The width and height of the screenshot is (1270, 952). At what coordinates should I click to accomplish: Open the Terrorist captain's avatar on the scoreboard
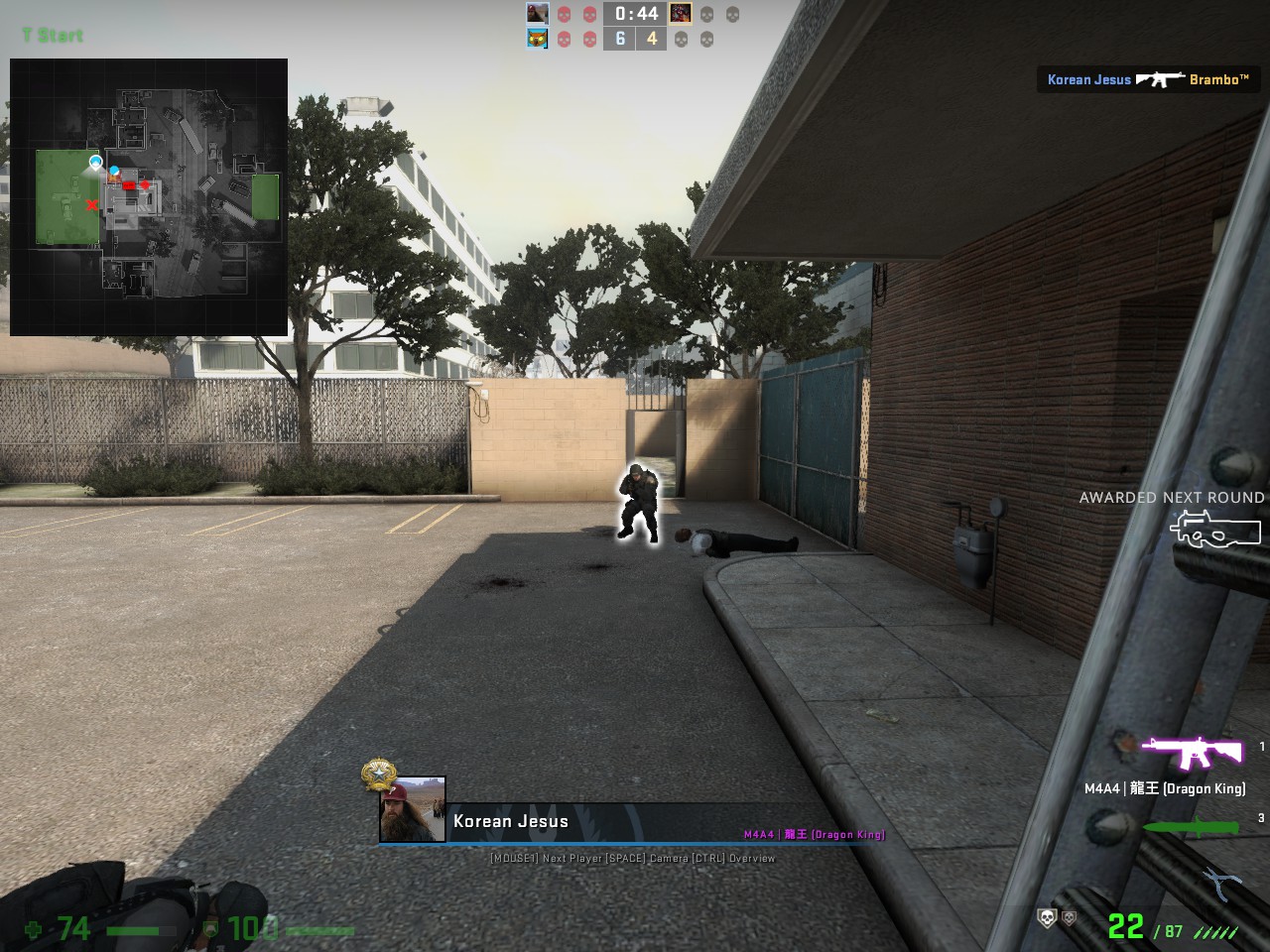pyautogui.click(x=680, y=13)
